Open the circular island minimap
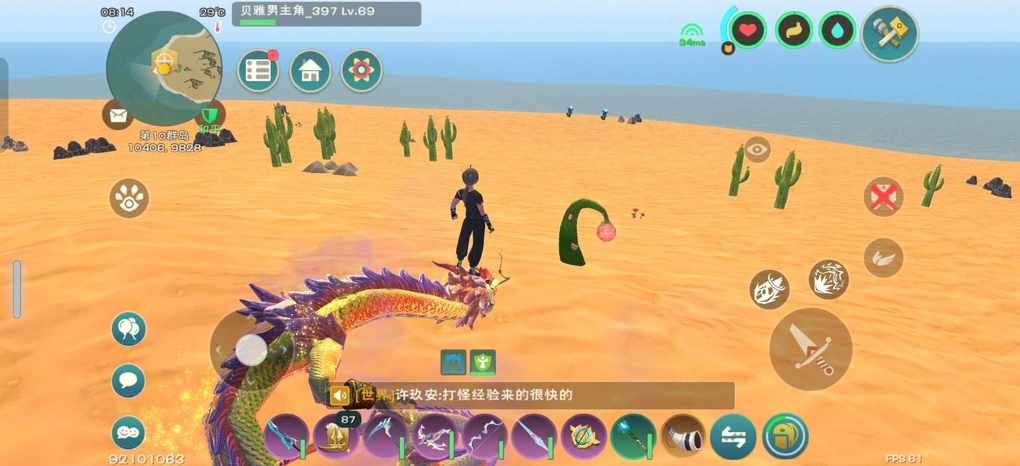The height and width of the screenshot is (466, 1020). 165,68
